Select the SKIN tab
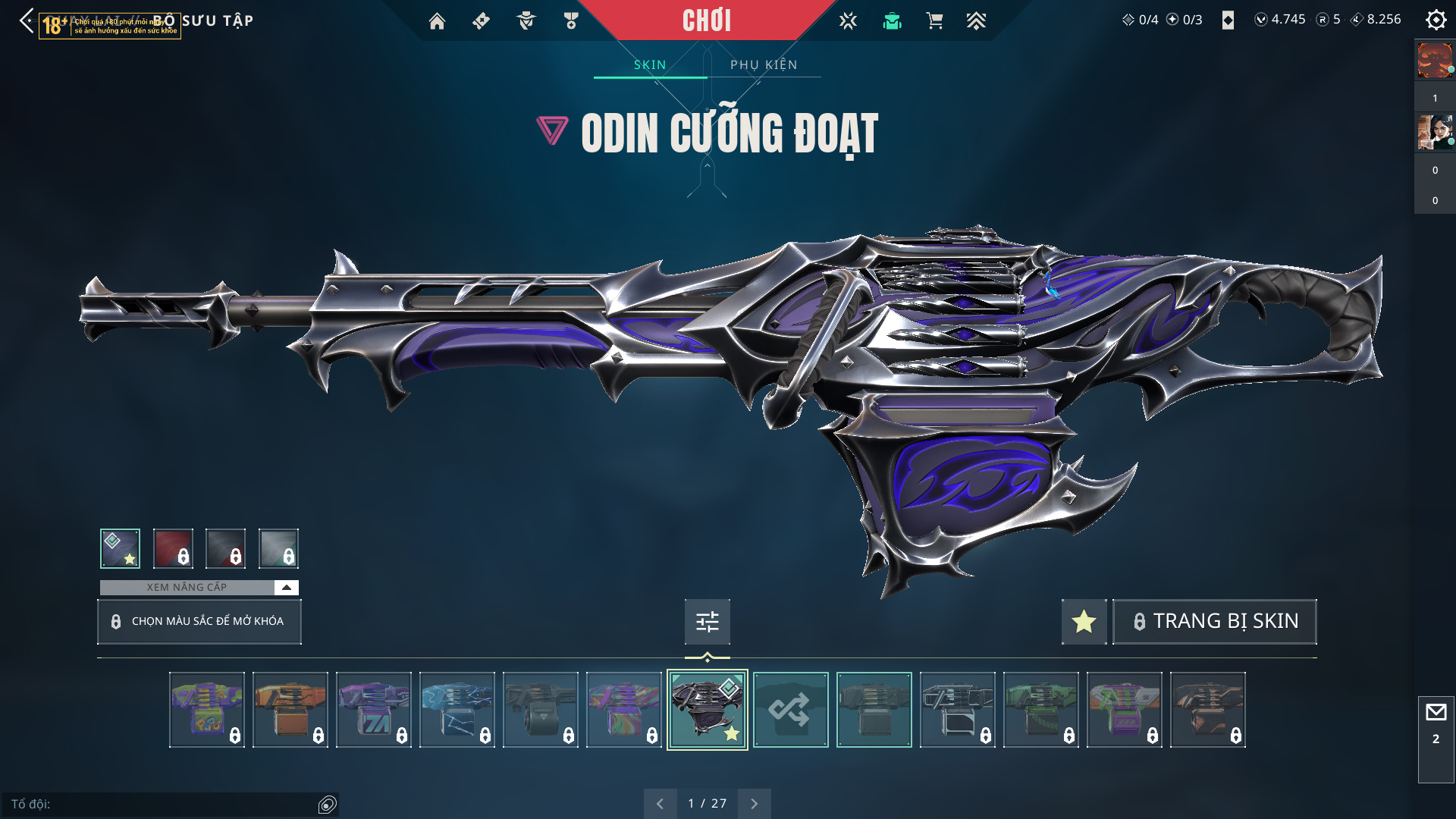Viewport: 1456px width, 819px height. (650, 64)
